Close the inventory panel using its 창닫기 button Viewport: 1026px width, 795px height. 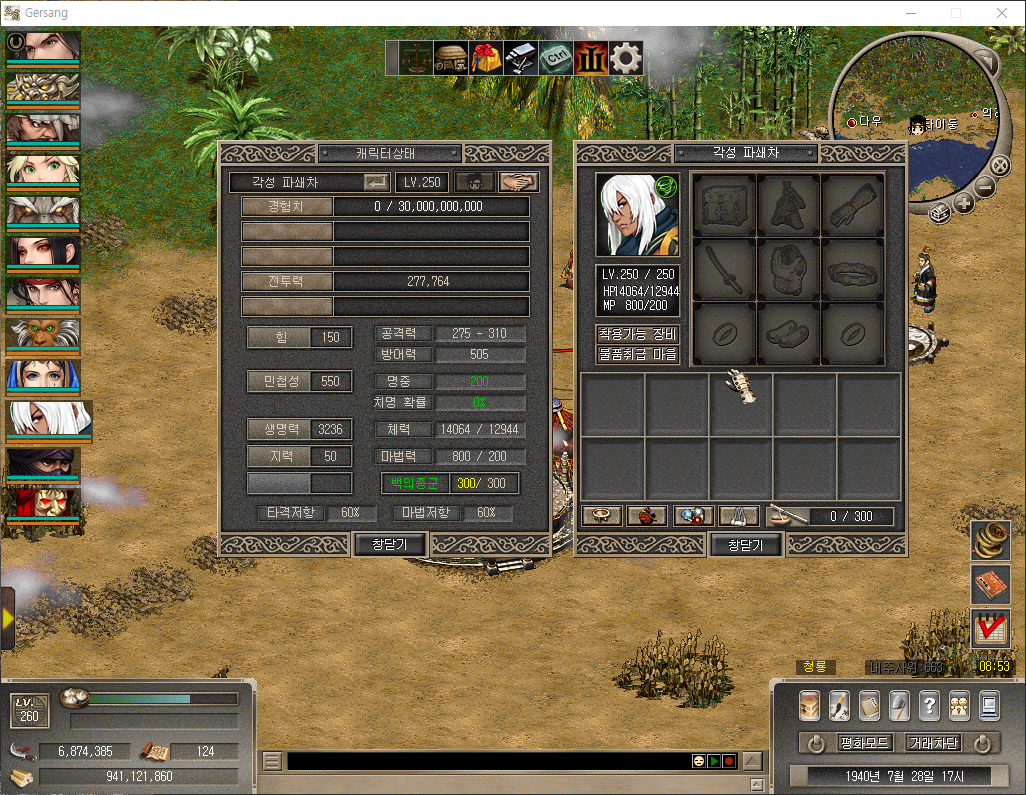(x=745, y=545)
